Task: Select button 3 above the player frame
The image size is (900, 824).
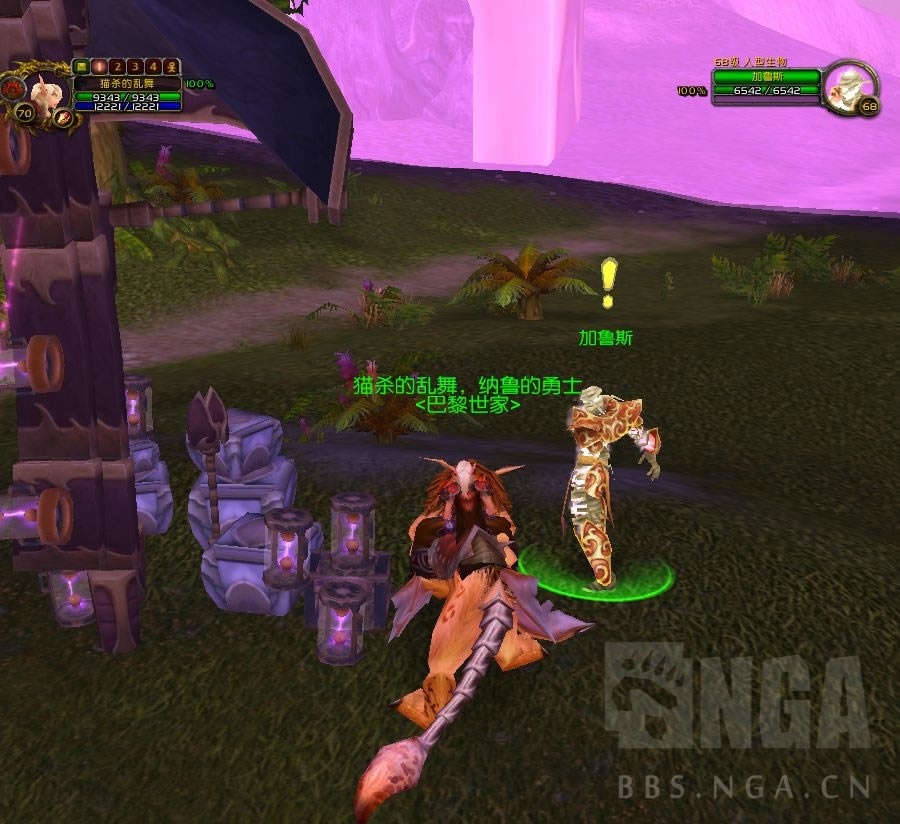Action: (x=135, y=67)
